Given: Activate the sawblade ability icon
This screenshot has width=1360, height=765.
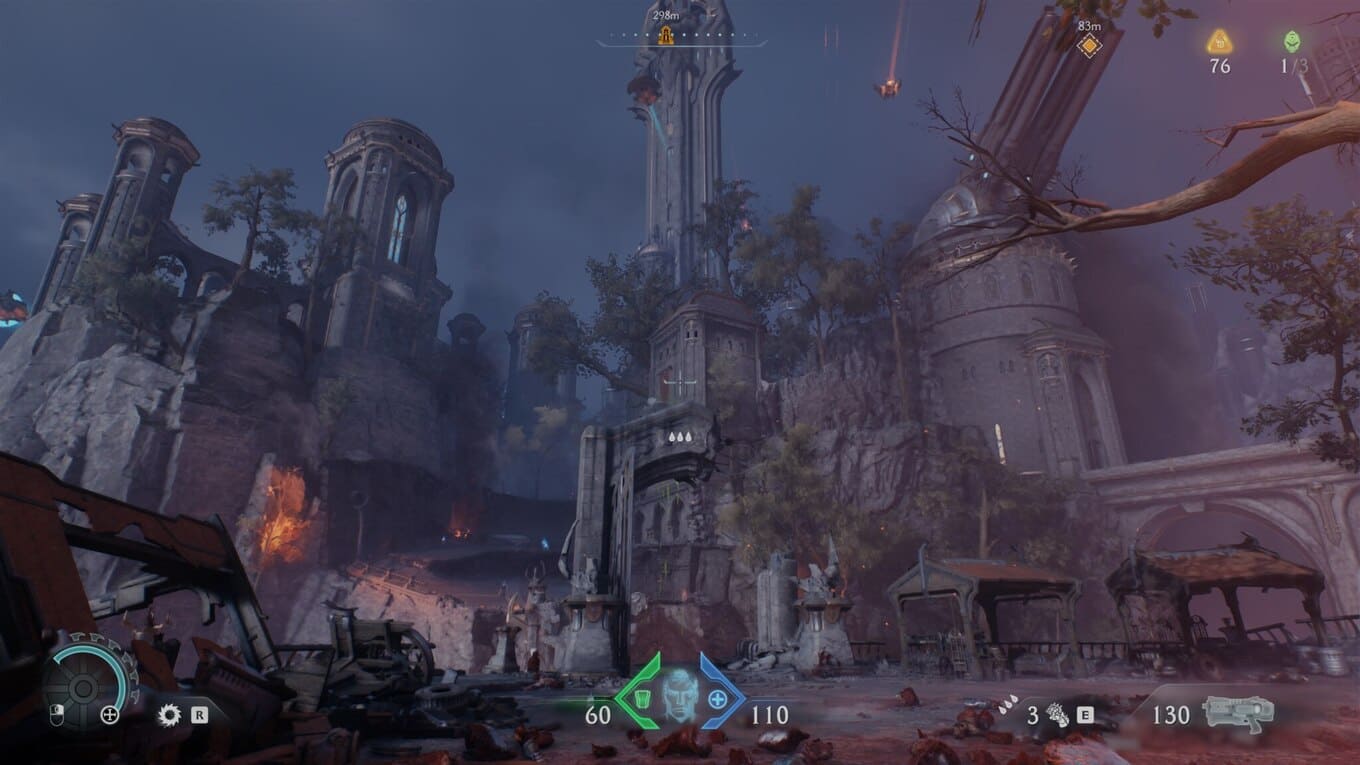Looking at the screenshot, I should (169, 714).
